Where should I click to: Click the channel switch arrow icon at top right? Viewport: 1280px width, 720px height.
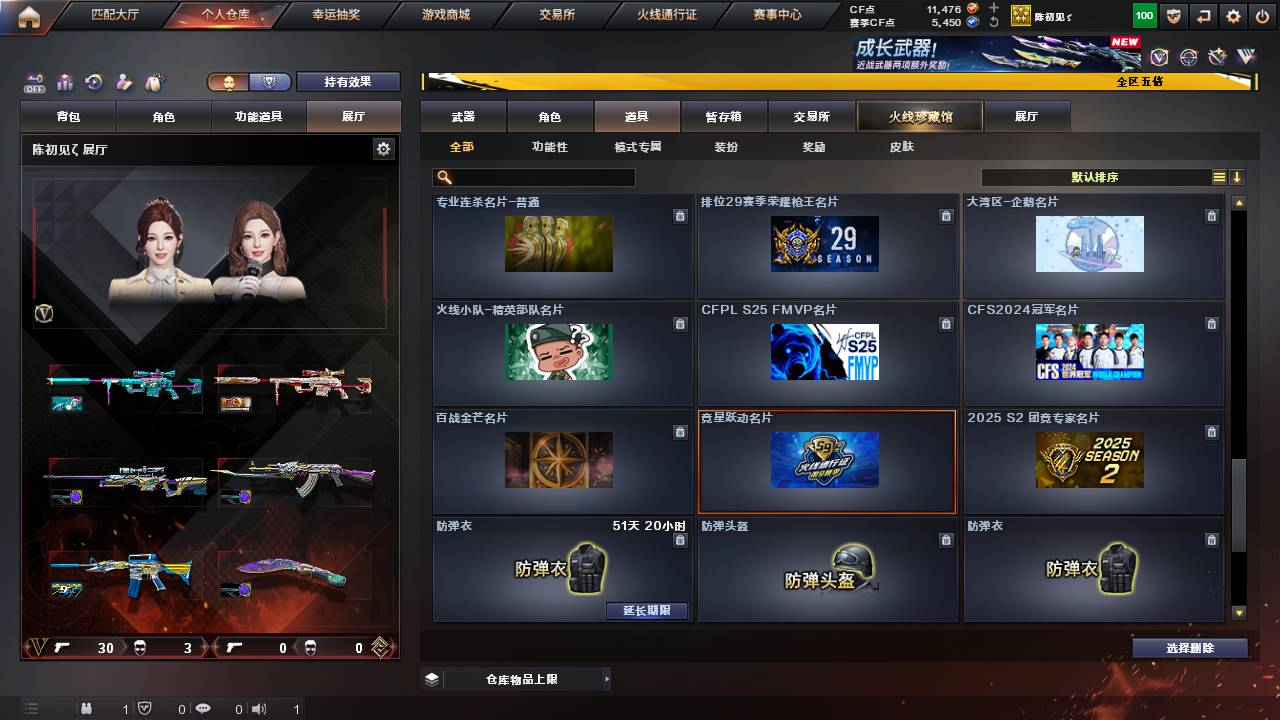[x=1203, y=15]
